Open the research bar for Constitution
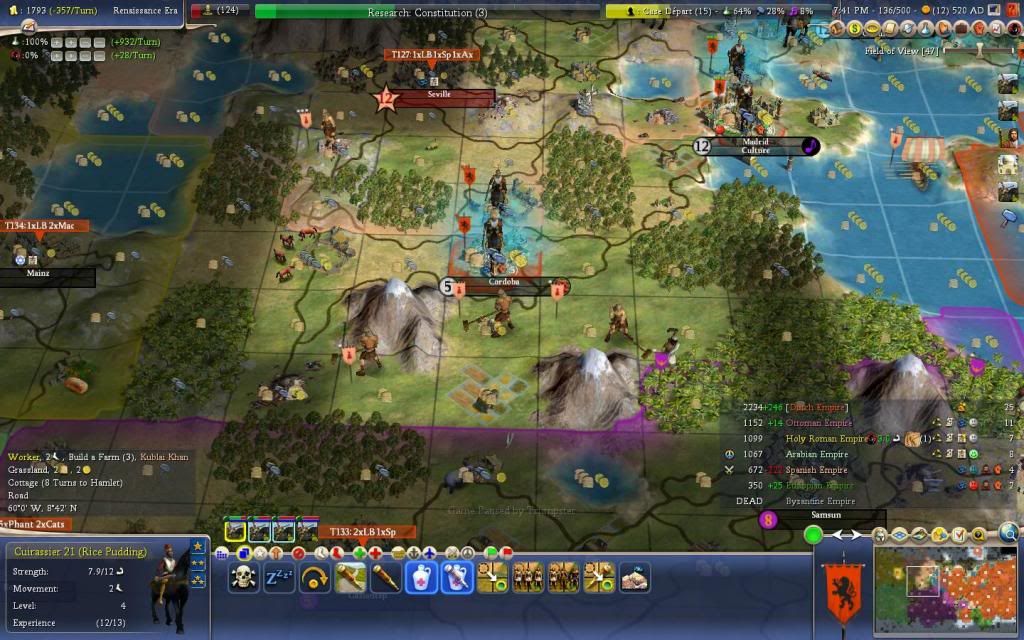 (427, 12)
